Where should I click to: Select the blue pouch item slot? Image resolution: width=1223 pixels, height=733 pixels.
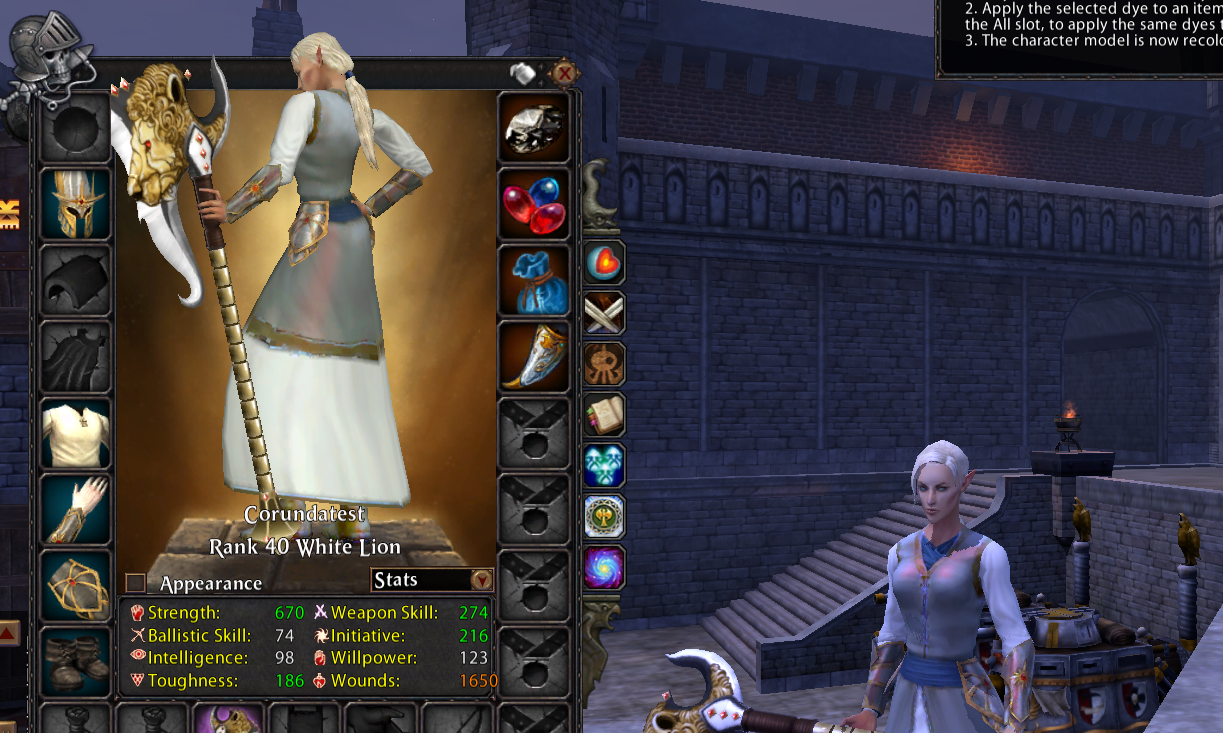coord(534,281)
